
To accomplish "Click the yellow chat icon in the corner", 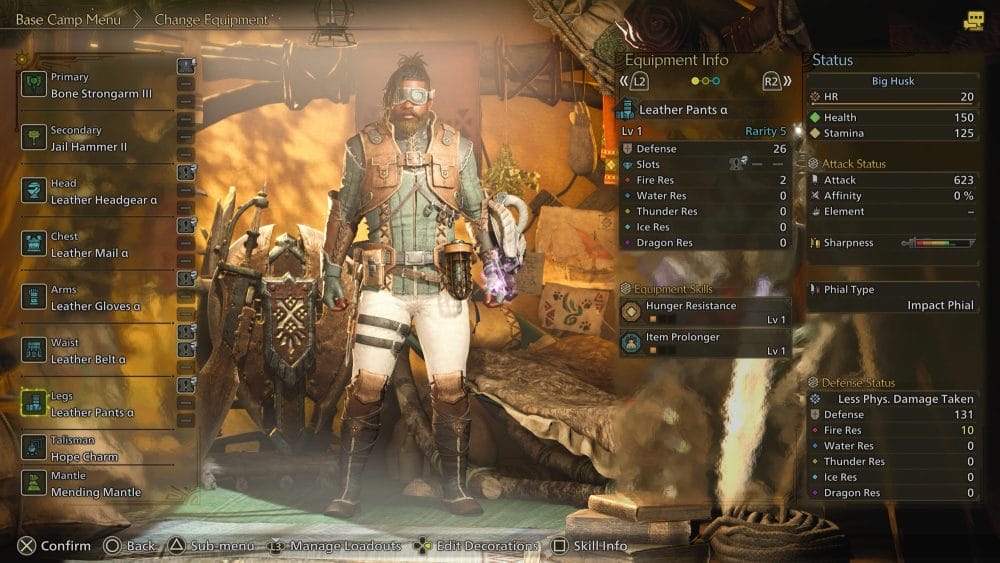I will (973, 20).
